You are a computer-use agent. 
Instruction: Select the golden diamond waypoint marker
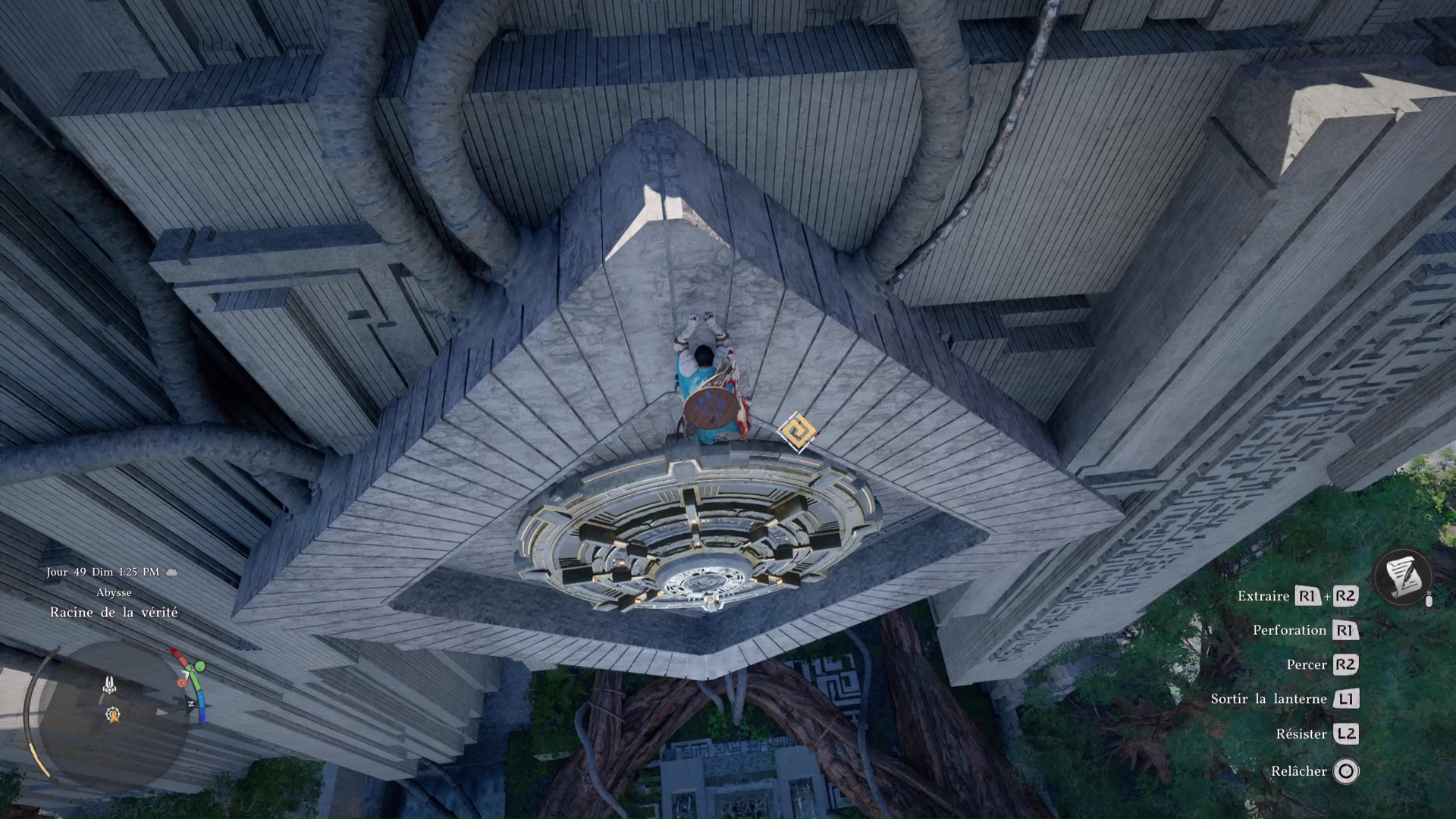coord(798,432)
